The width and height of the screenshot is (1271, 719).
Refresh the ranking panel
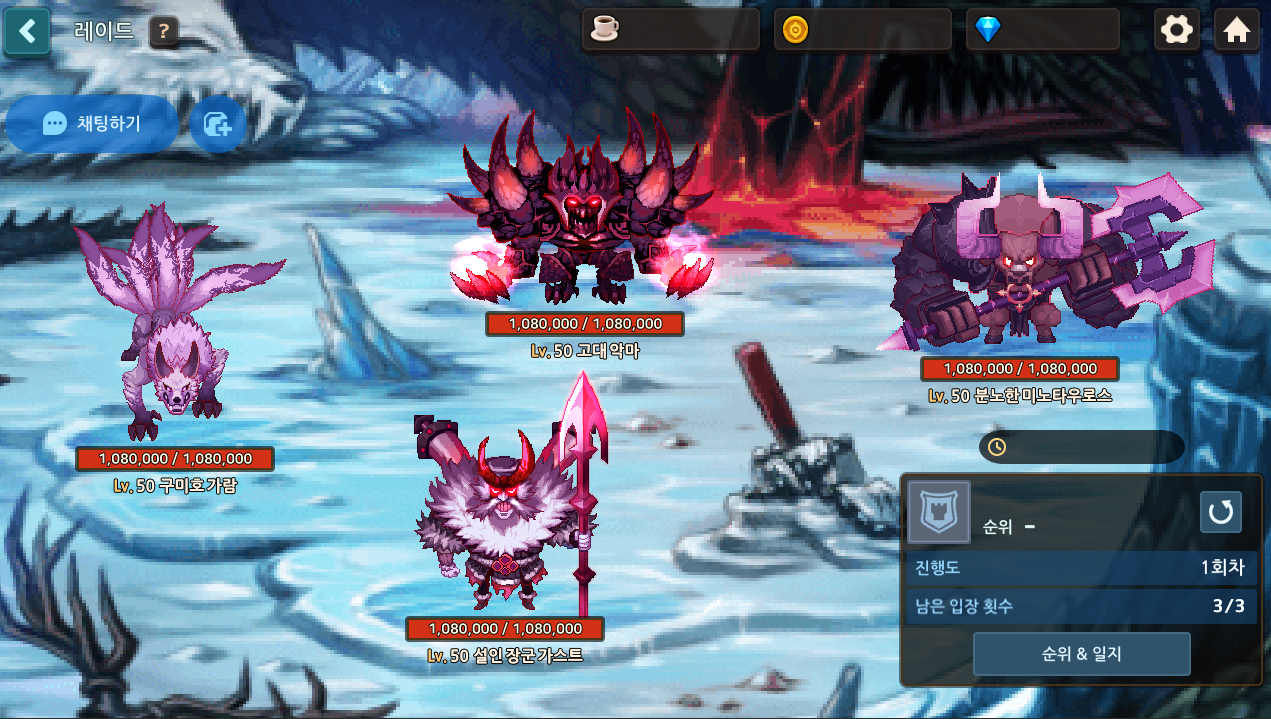(x=1220, y=512)
